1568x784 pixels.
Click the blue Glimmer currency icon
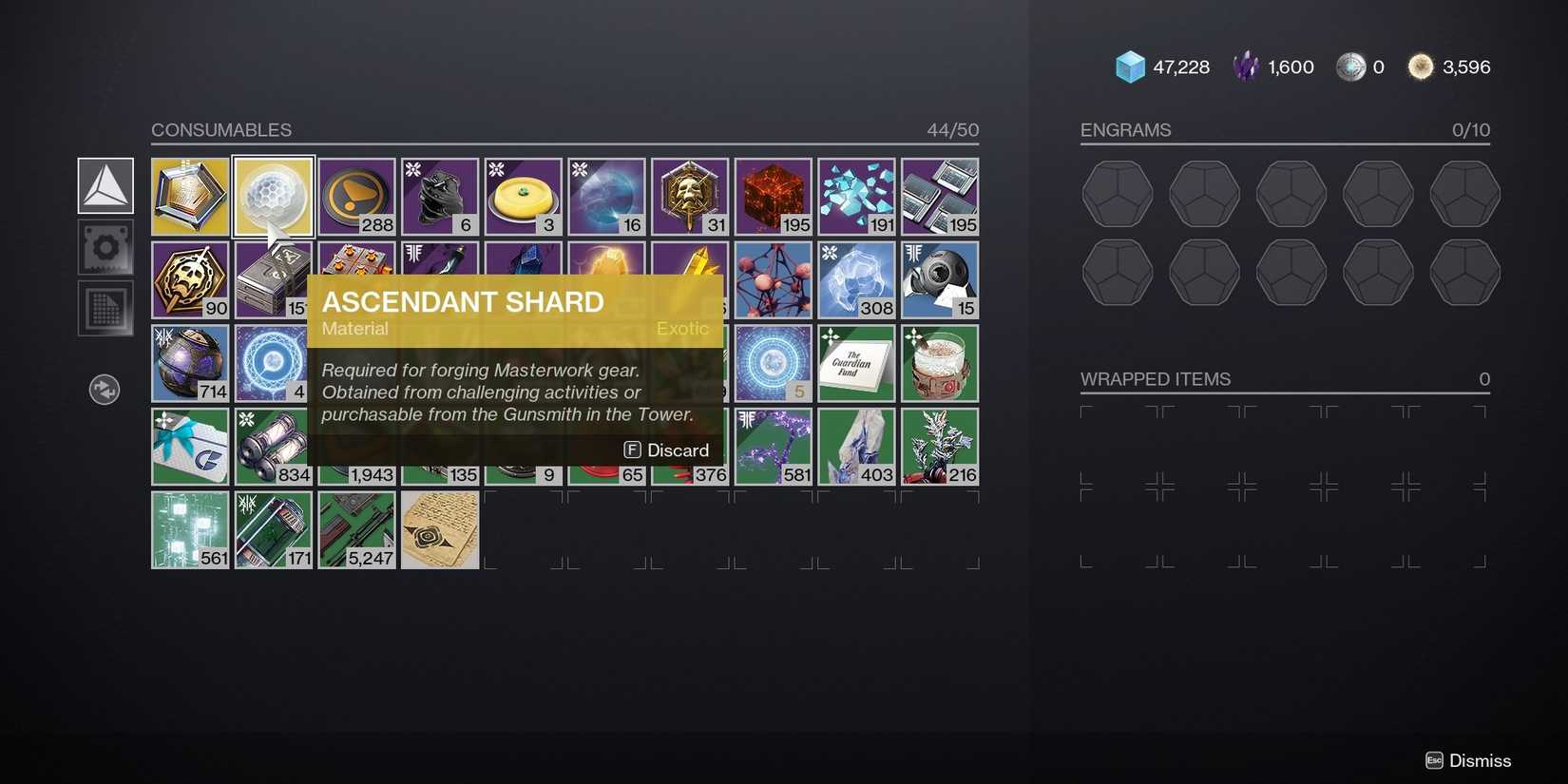pyautogui.click(x=1130, y=67)
